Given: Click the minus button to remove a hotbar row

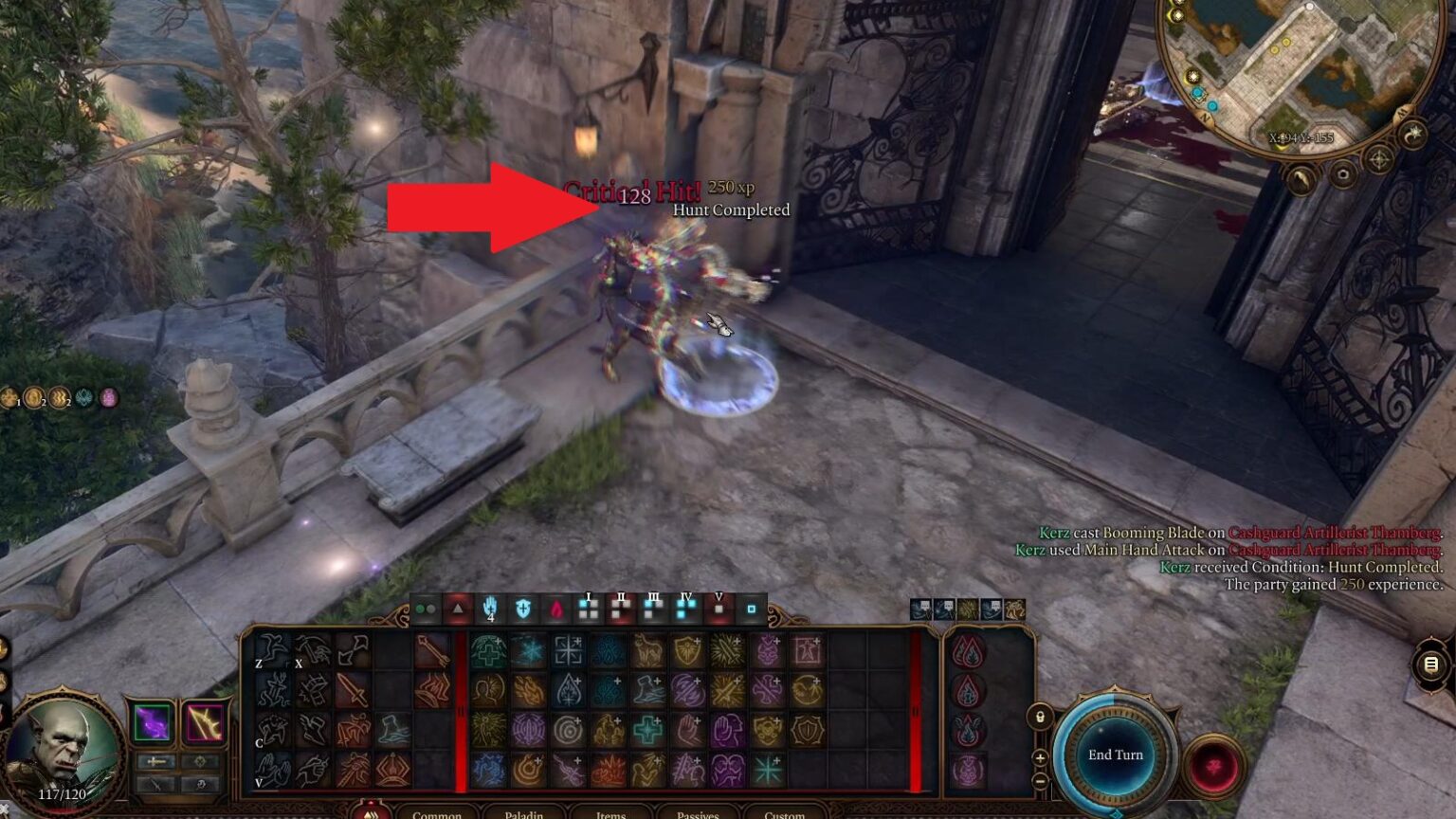Looking at the screenshot, I should 1040,780.
